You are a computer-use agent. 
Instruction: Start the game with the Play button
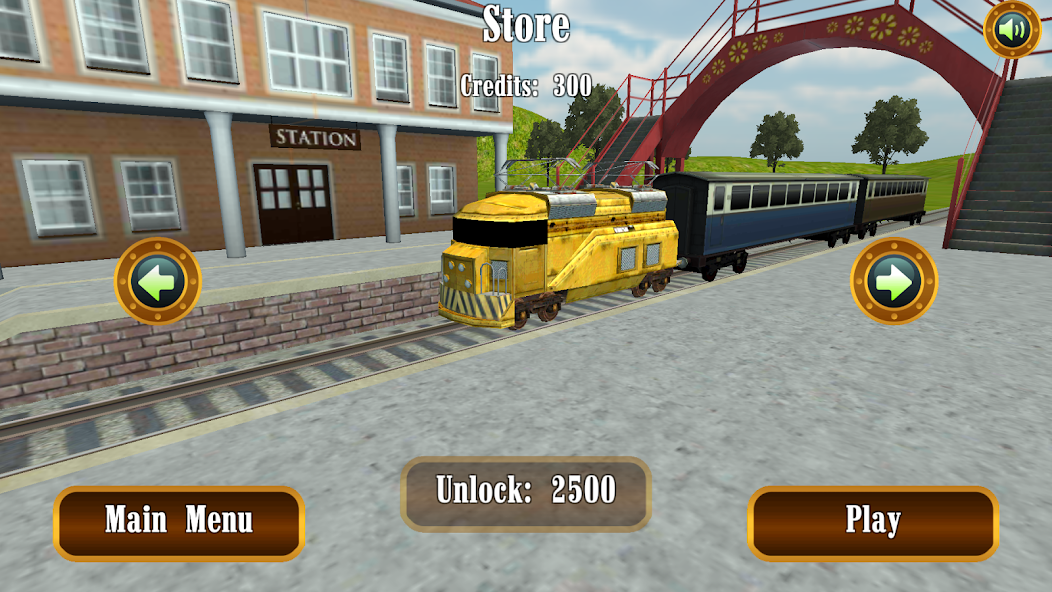(873, 522)
